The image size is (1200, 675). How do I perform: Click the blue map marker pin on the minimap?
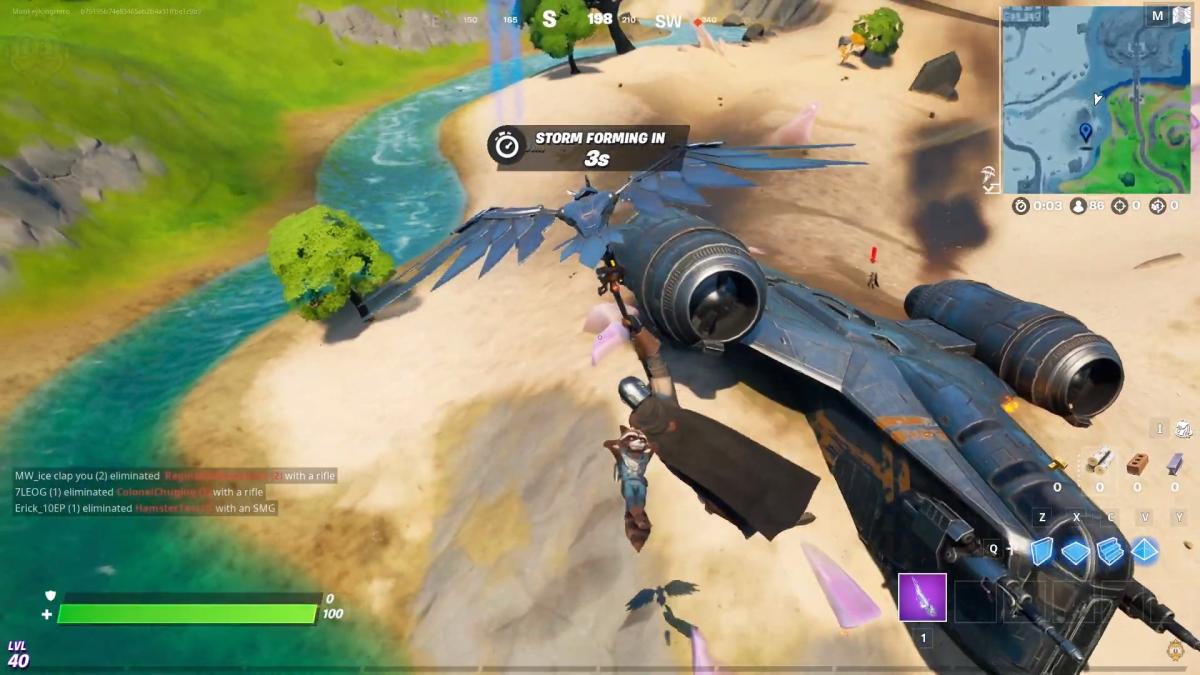coord(1086,132)
